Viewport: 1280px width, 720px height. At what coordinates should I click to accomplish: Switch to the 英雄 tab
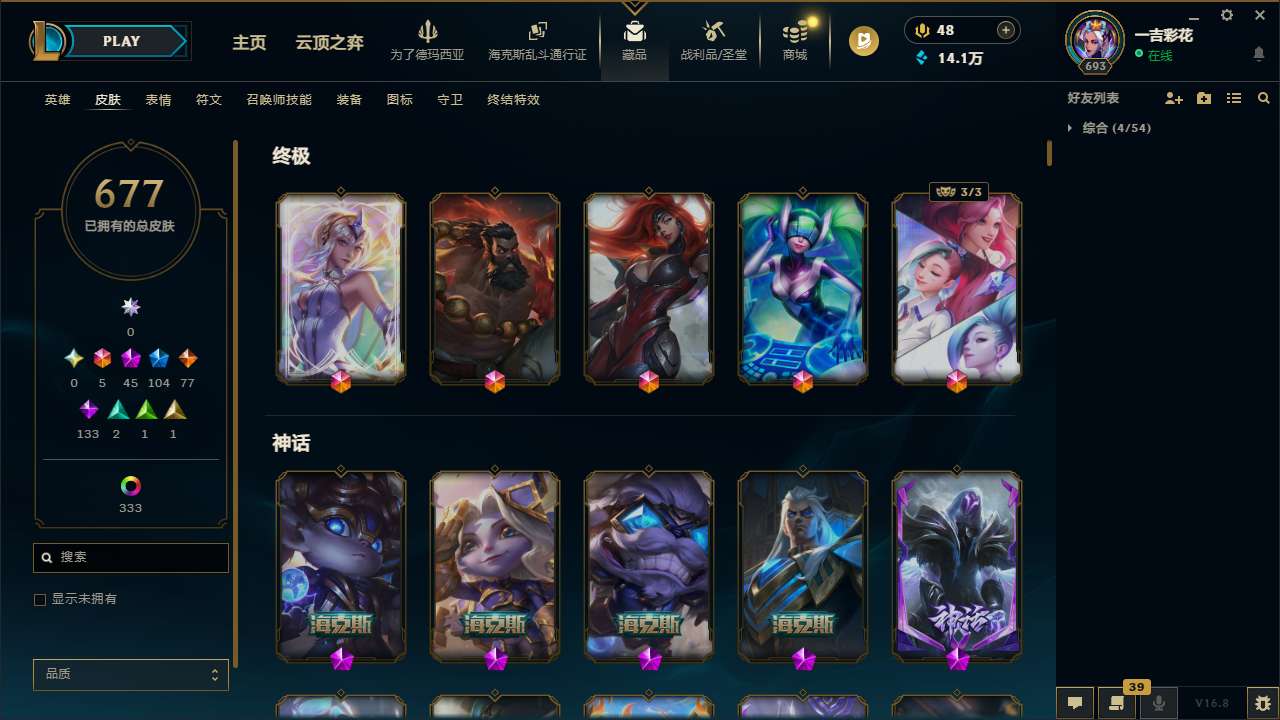(x=57, y=100)
